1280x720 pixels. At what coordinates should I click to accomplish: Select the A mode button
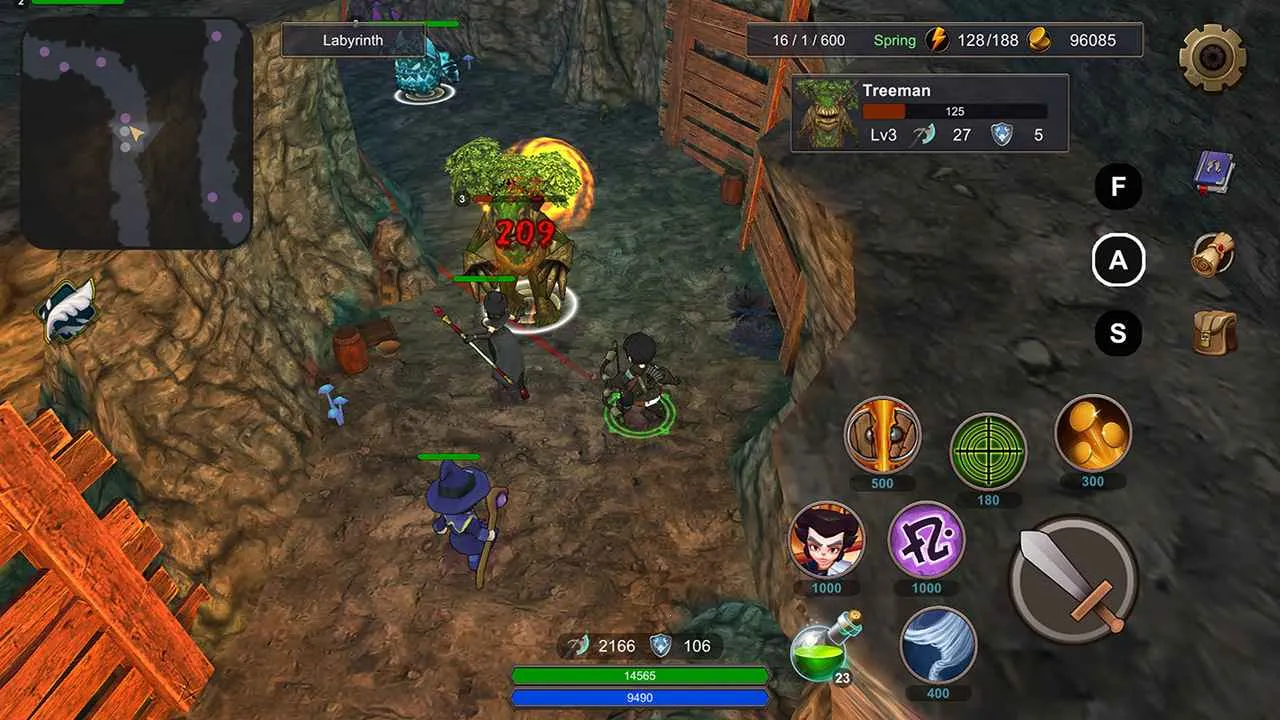[1118, 261]
